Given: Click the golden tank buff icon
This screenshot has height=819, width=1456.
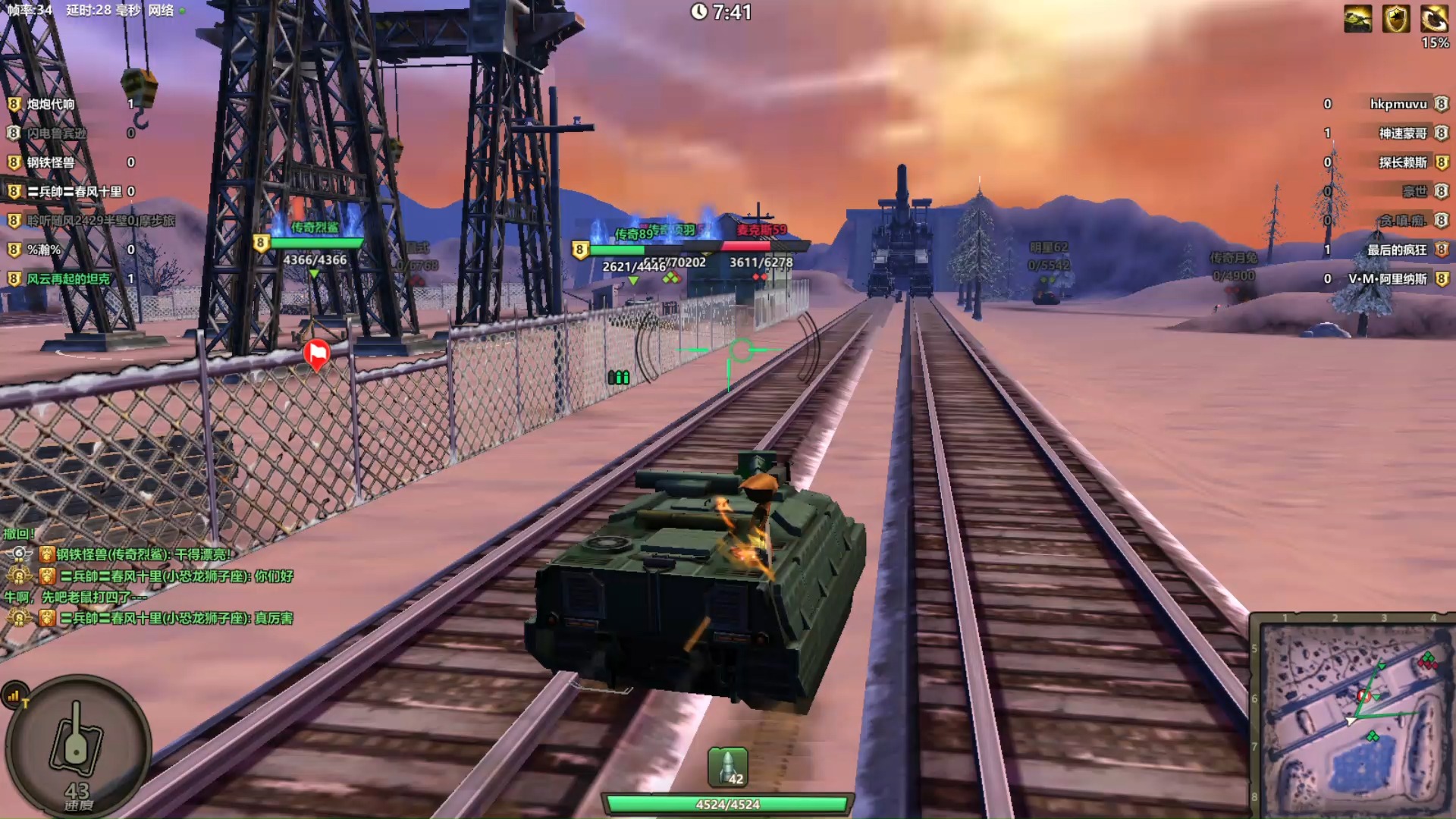Looking at the screenshot, I should (1357, 19).
